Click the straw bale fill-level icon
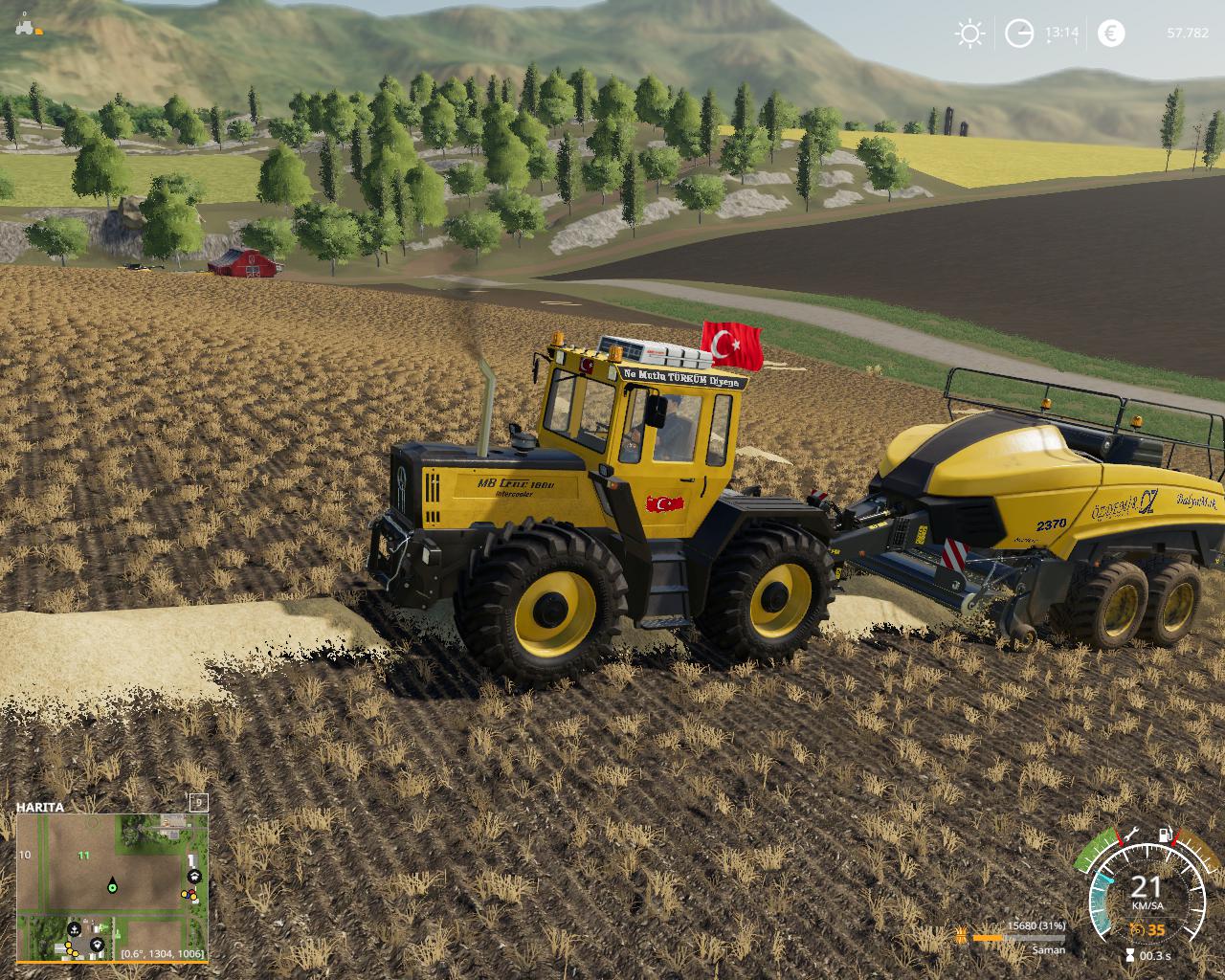This screenshot has height=980, width=1225. (x=959, y=931)
